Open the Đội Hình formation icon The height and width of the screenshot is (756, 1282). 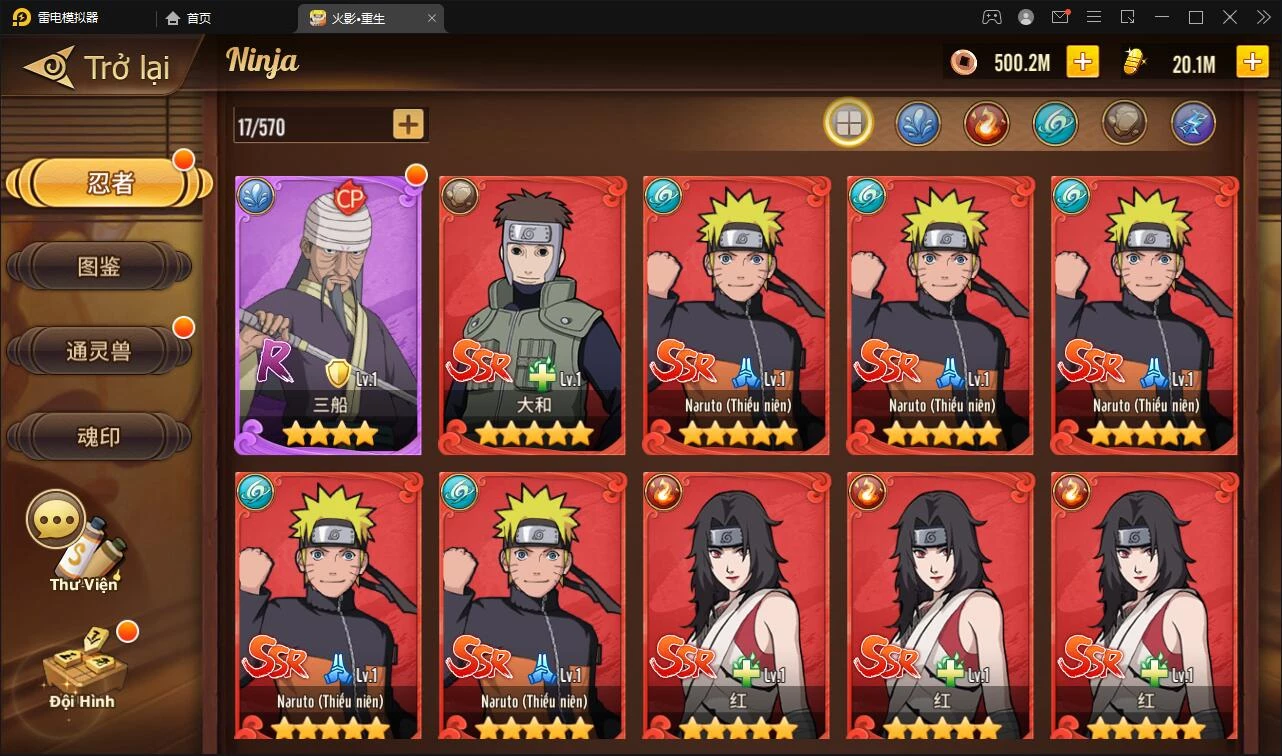point(82,665)
